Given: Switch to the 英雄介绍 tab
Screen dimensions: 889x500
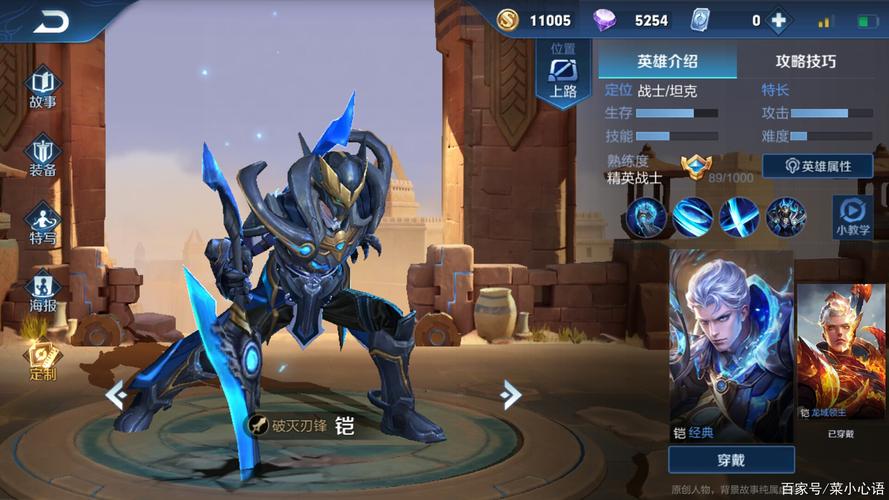Looking at the screenshot, I should pos(667,61).
